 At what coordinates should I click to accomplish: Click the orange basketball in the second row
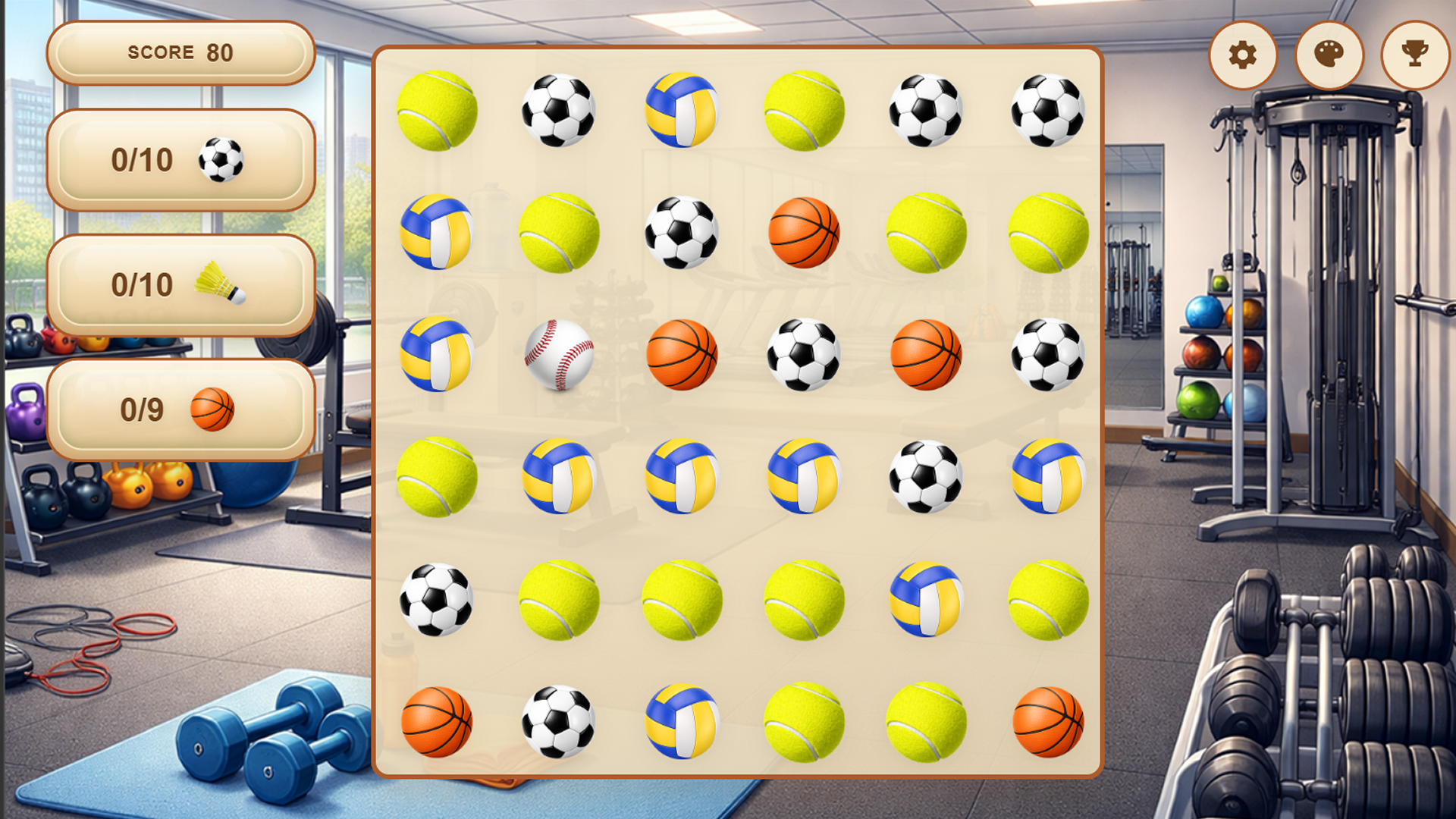coord(804,231)
